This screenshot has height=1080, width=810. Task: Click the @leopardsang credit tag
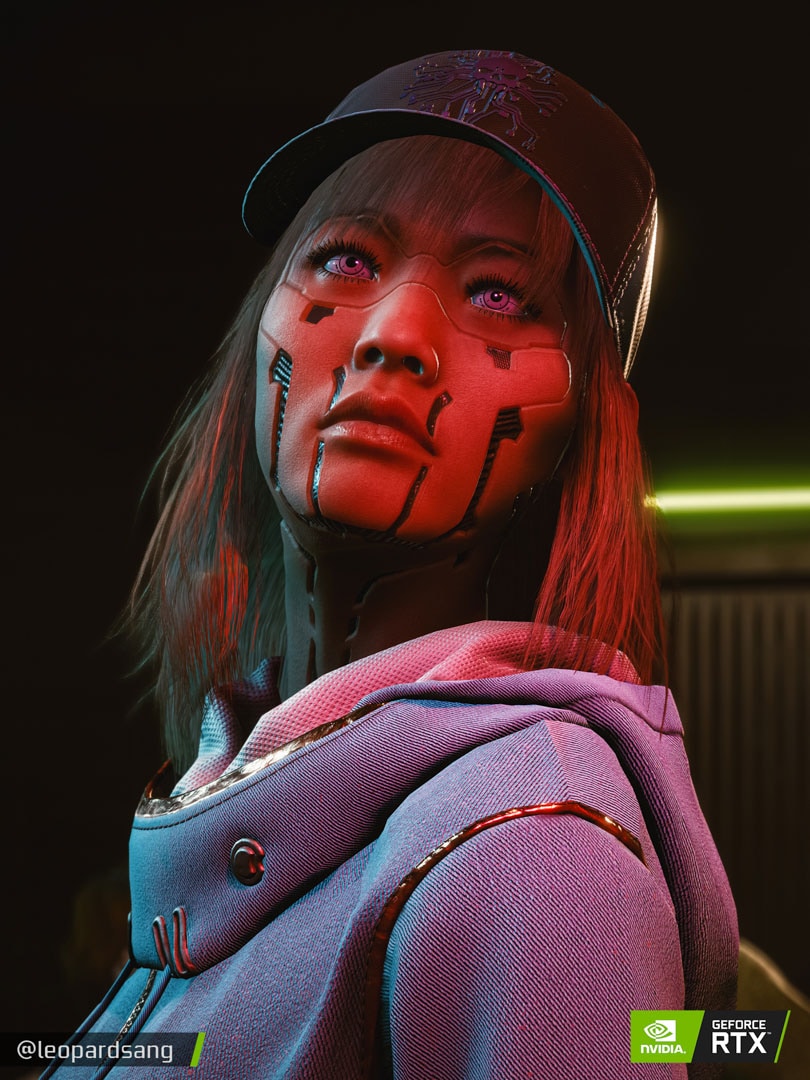pyautogui.click(x=94, y=1051)
